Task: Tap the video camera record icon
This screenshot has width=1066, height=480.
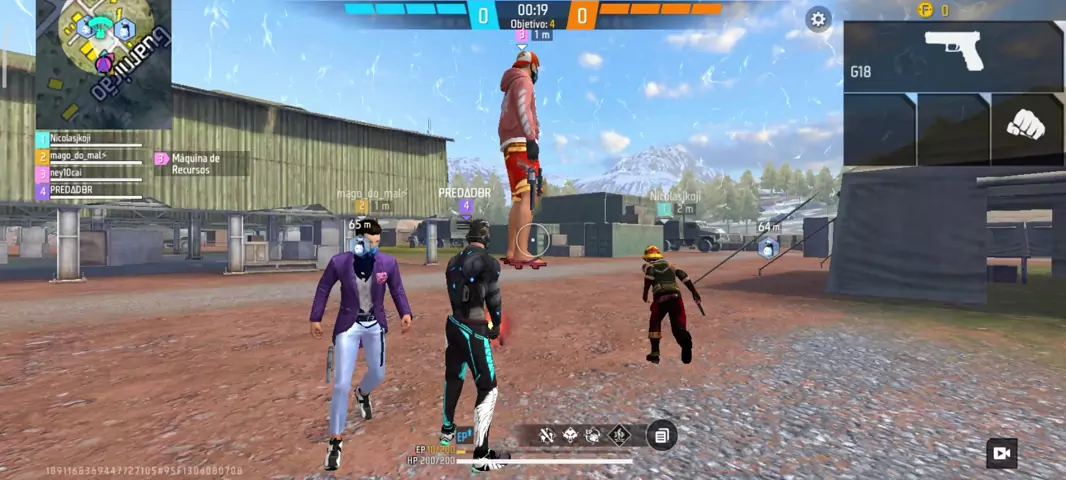Action: coord(1001,453)
